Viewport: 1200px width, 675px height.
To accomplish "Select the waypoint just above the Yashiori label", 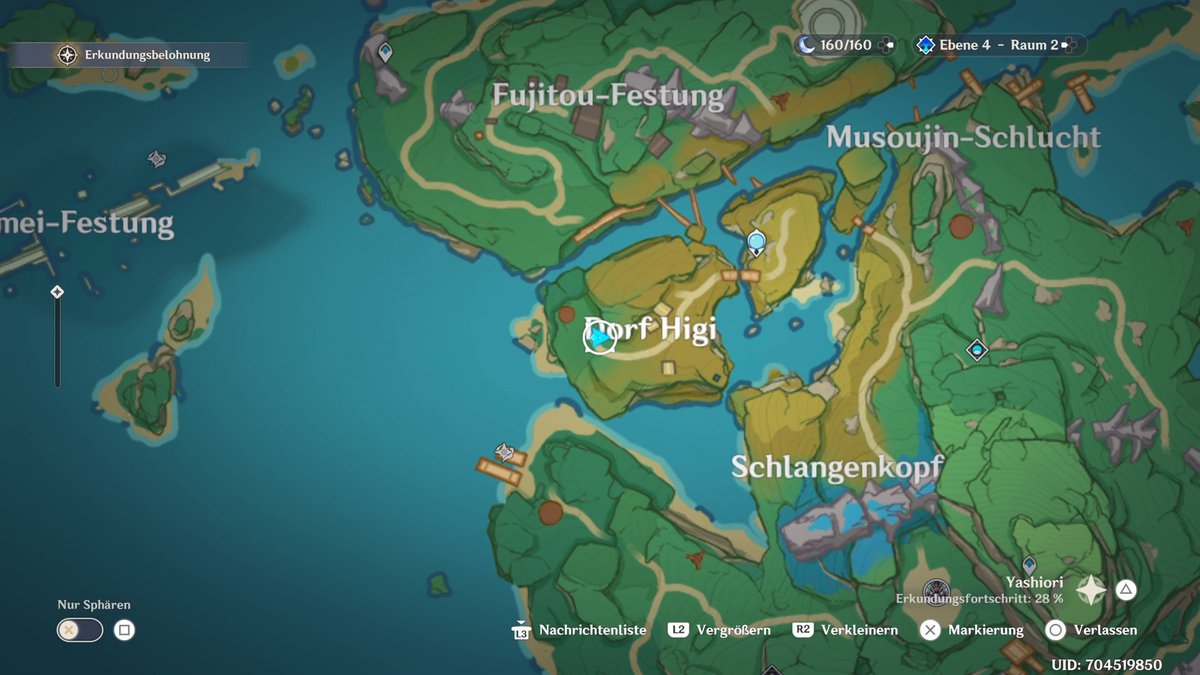I will pyautogui.click(x=1028, y=564).
